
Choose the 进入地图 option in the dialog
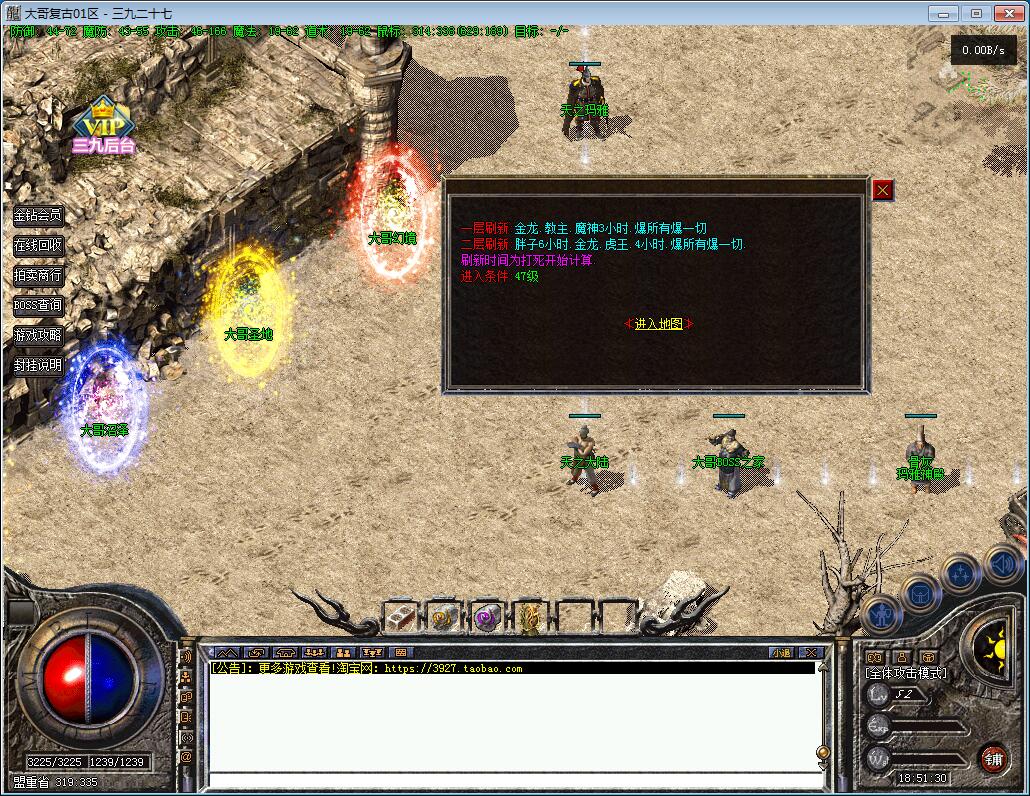point(658,323)
